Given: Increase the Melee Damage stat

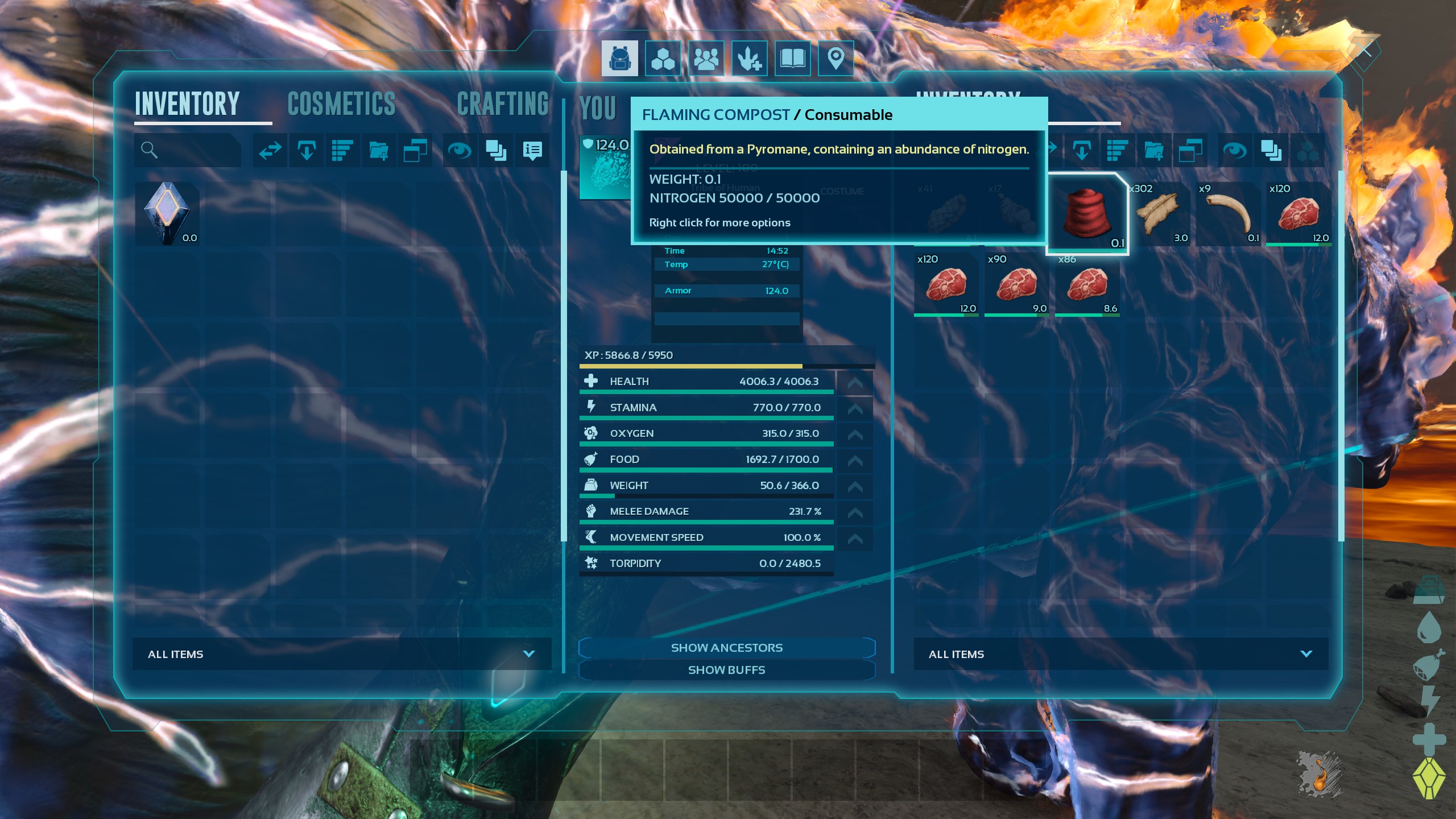Looking at the screenshot, I should click(x=855, y=512).
